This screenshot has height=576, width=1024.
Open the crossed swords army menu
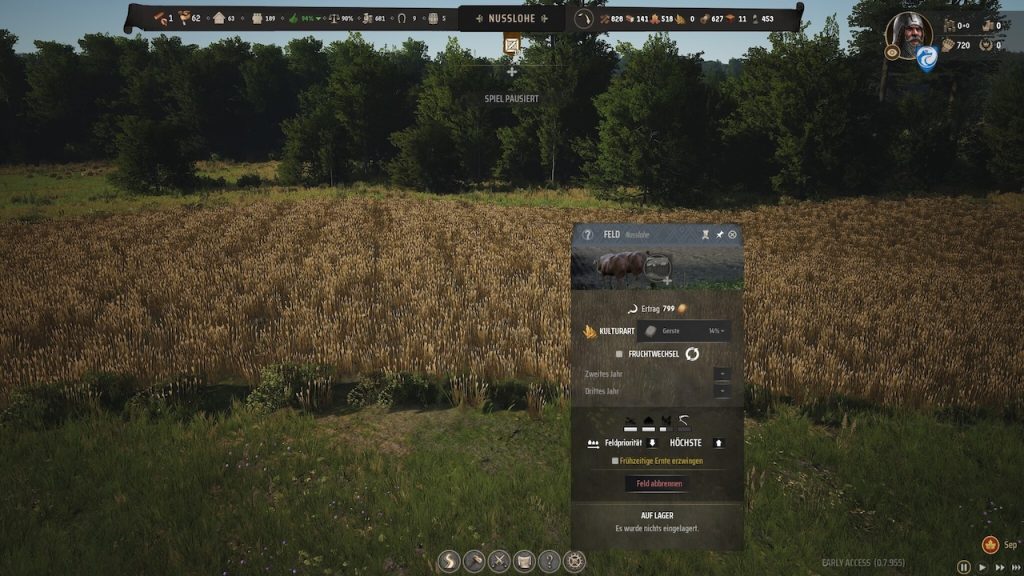499,561
